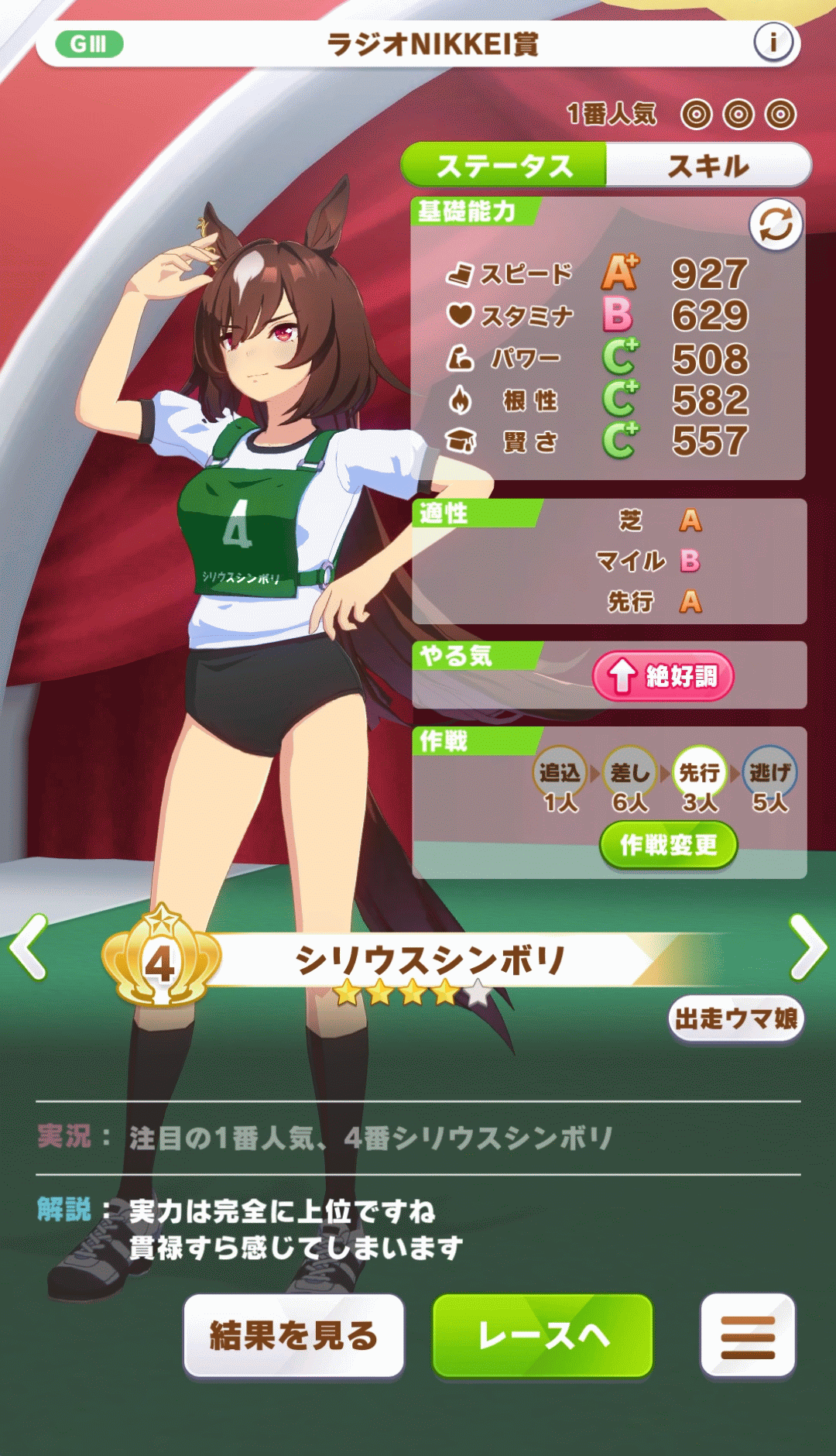The width and height of the screenshot is (836, 1456).
Task: Choose the 追込 strategy icon
Action: pos(560,772)
